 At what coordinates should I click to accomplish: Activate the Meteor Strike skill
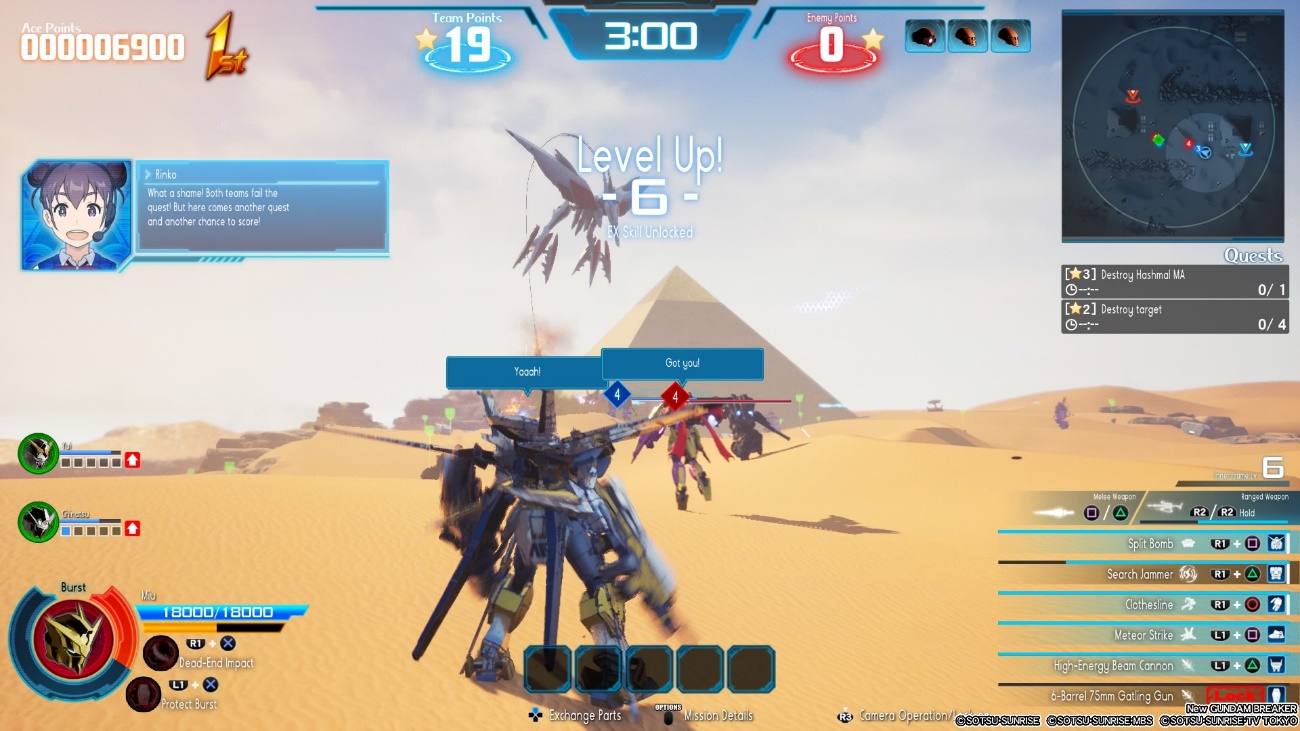click(1144, 635)
